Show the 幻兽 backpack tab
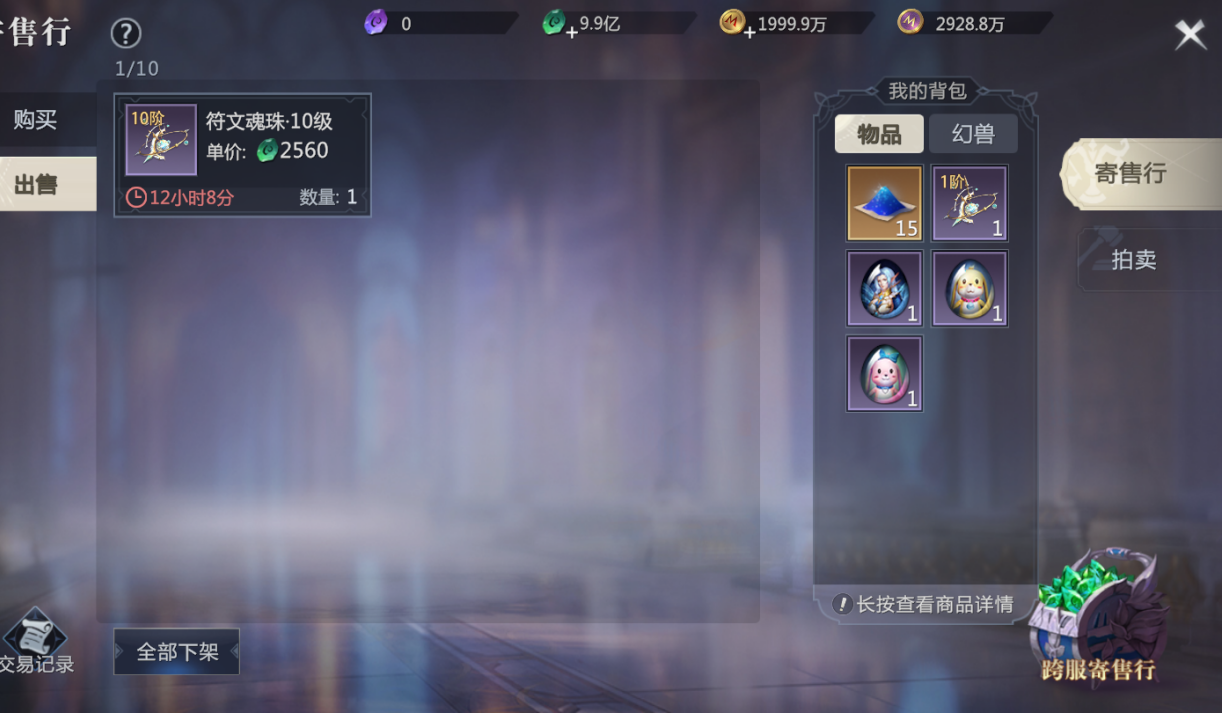 [x=973, y=134]
